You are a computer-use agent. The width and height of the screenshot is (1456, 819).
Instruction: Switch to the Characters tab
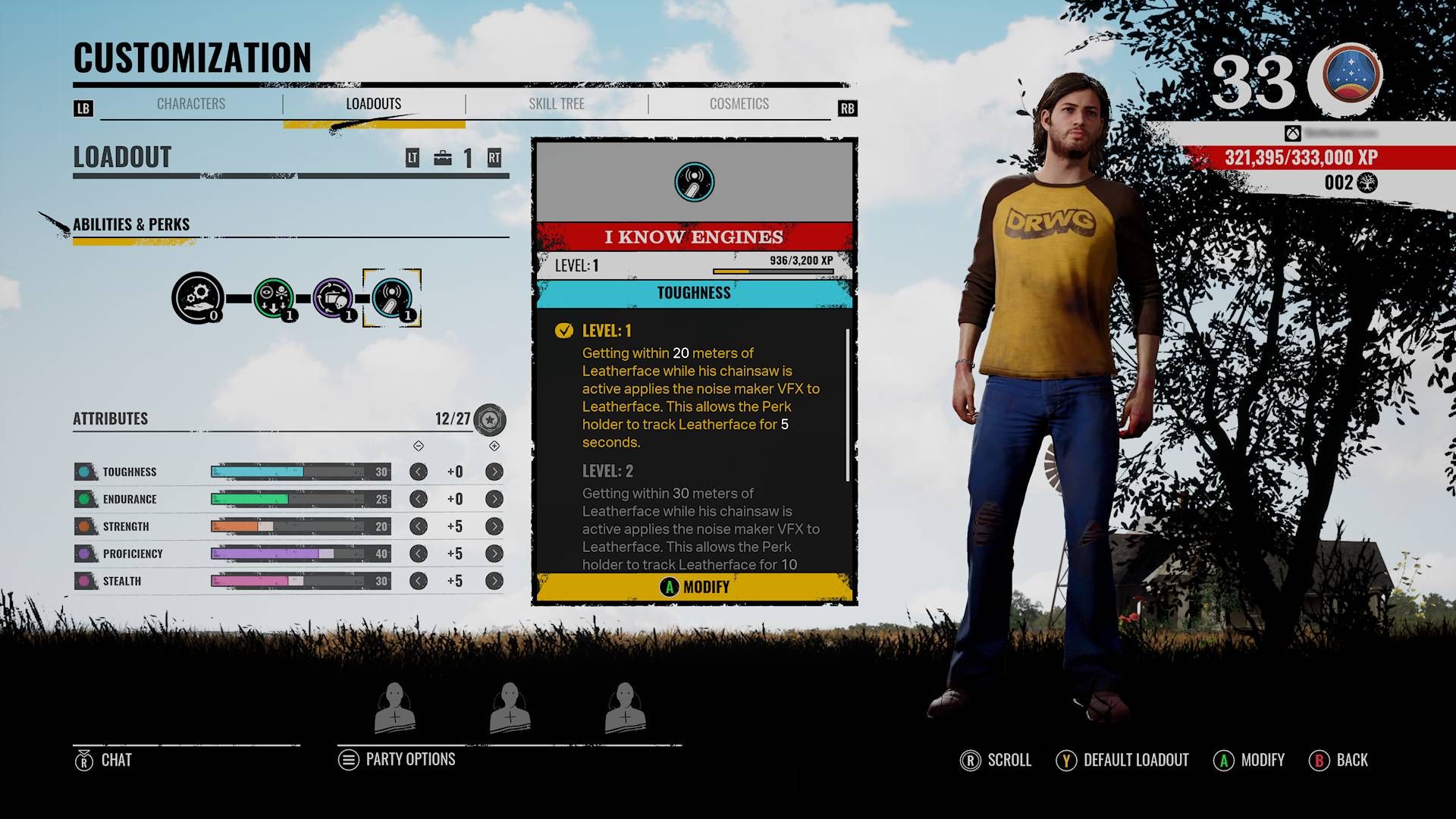pyautogui.click(x=191, y=104)
